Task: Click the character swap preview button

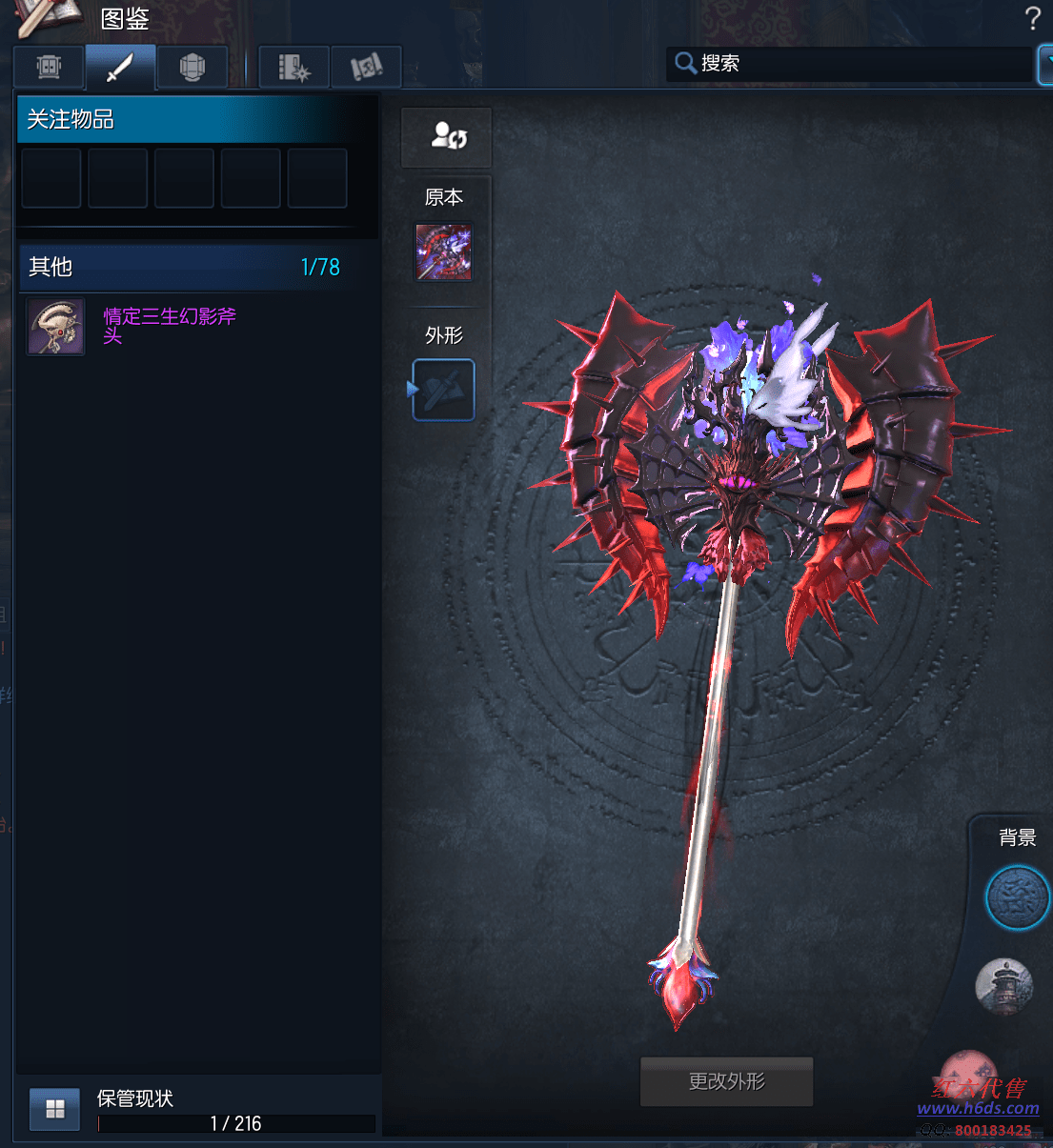Action: [448, 137]
